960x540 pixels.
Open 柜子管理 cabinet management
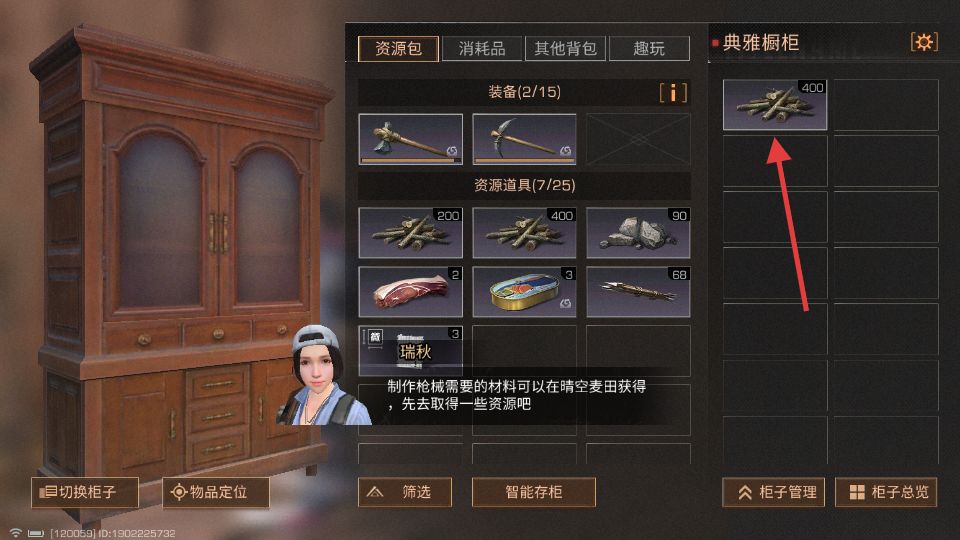pos(777,492)
